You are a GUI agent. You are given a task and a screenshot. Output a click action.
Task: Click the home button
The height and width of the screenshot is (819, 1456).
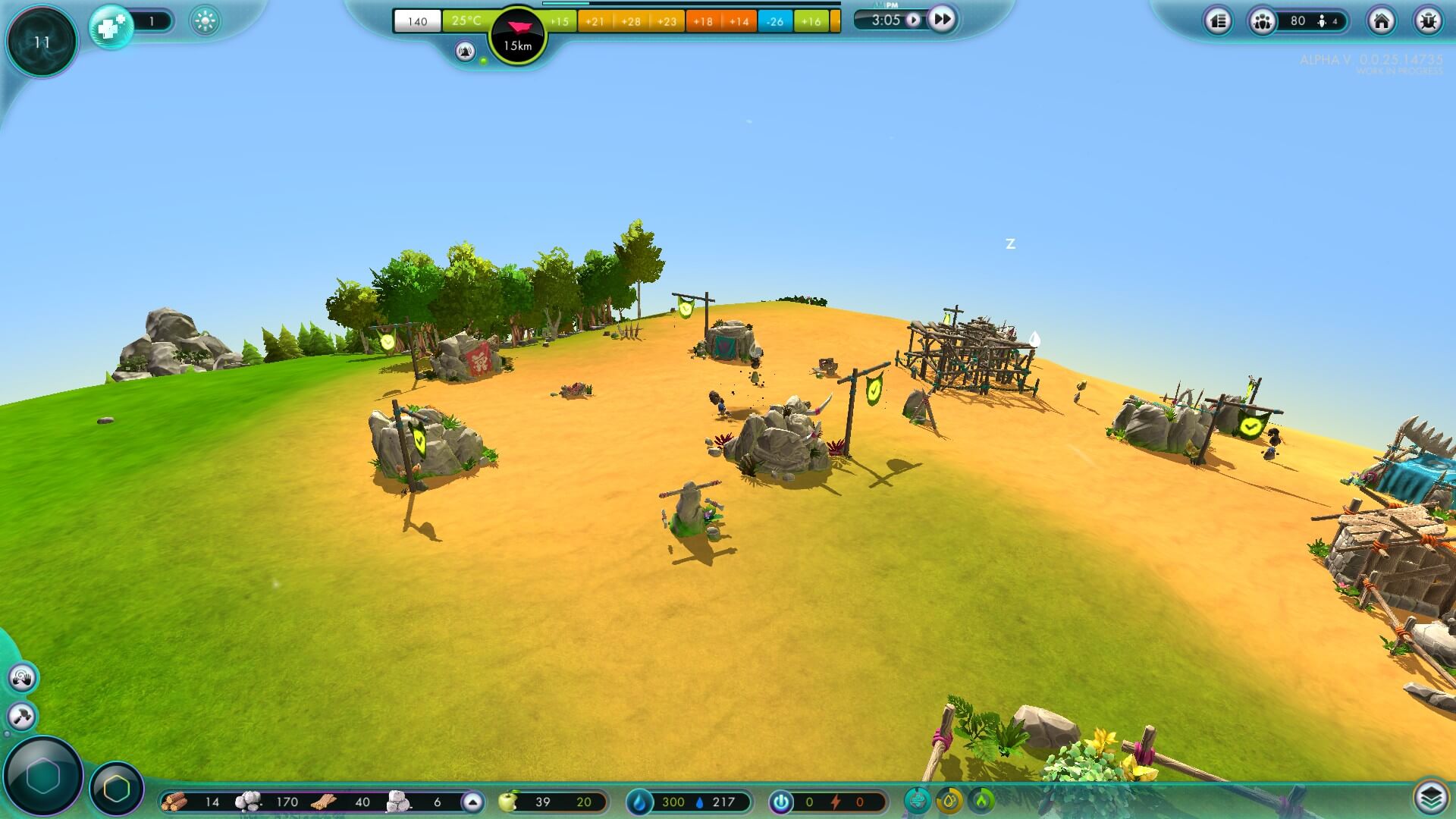tap(1381, 21)
